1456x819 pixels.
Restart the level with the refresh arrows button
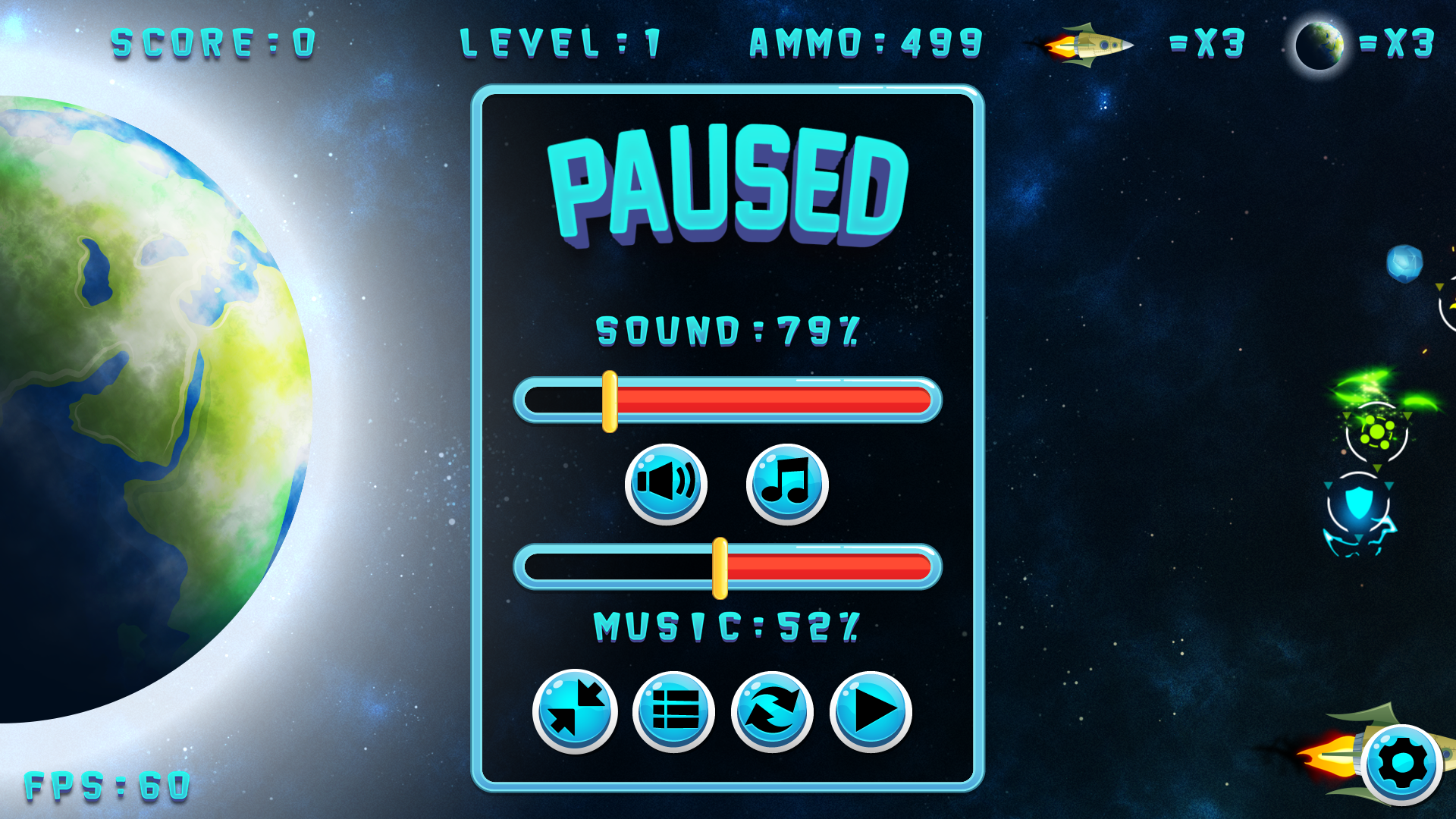click(x=772, y=711)
